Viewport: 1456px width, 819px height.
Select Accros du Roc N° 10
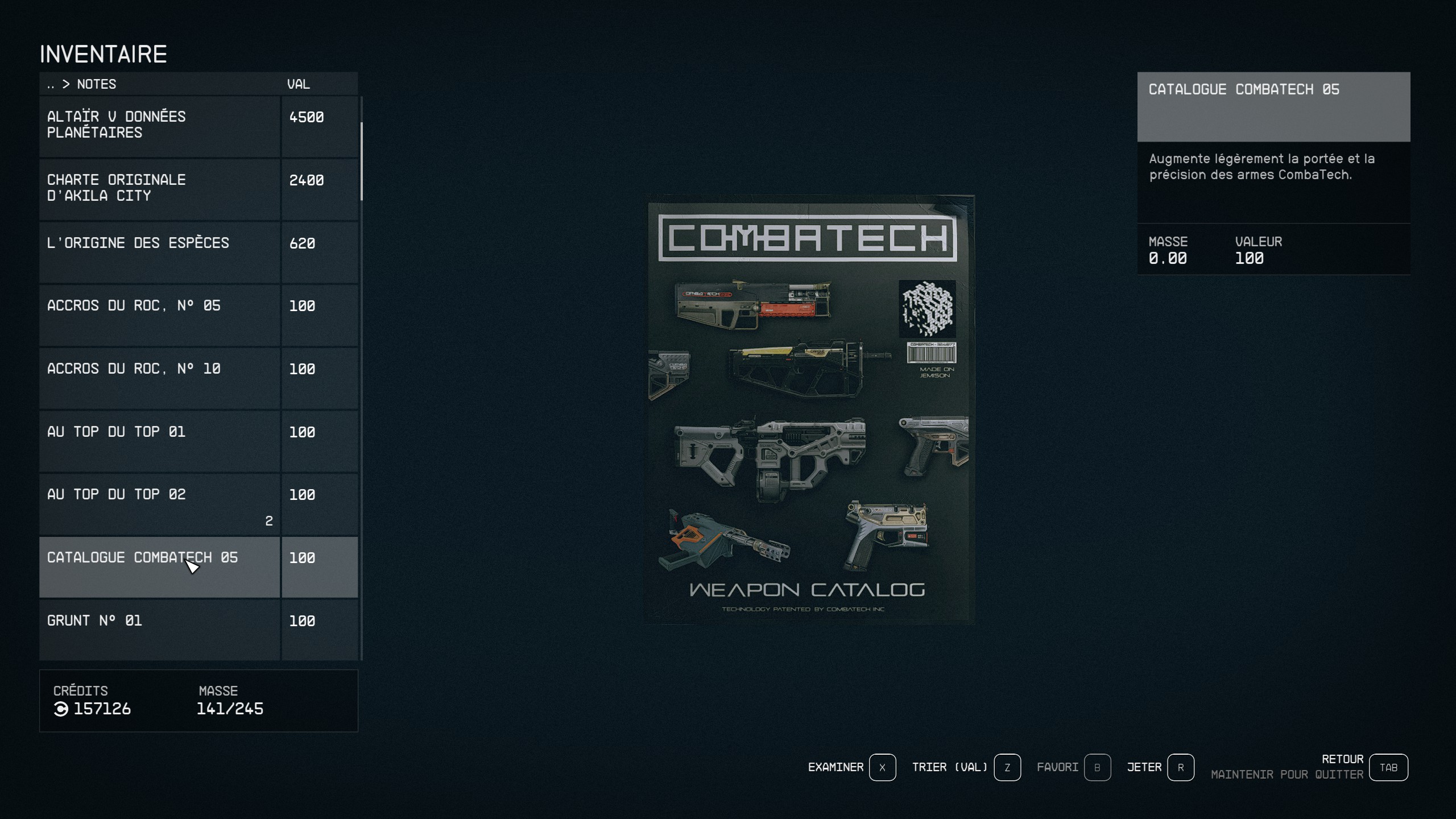click(159, 378)
